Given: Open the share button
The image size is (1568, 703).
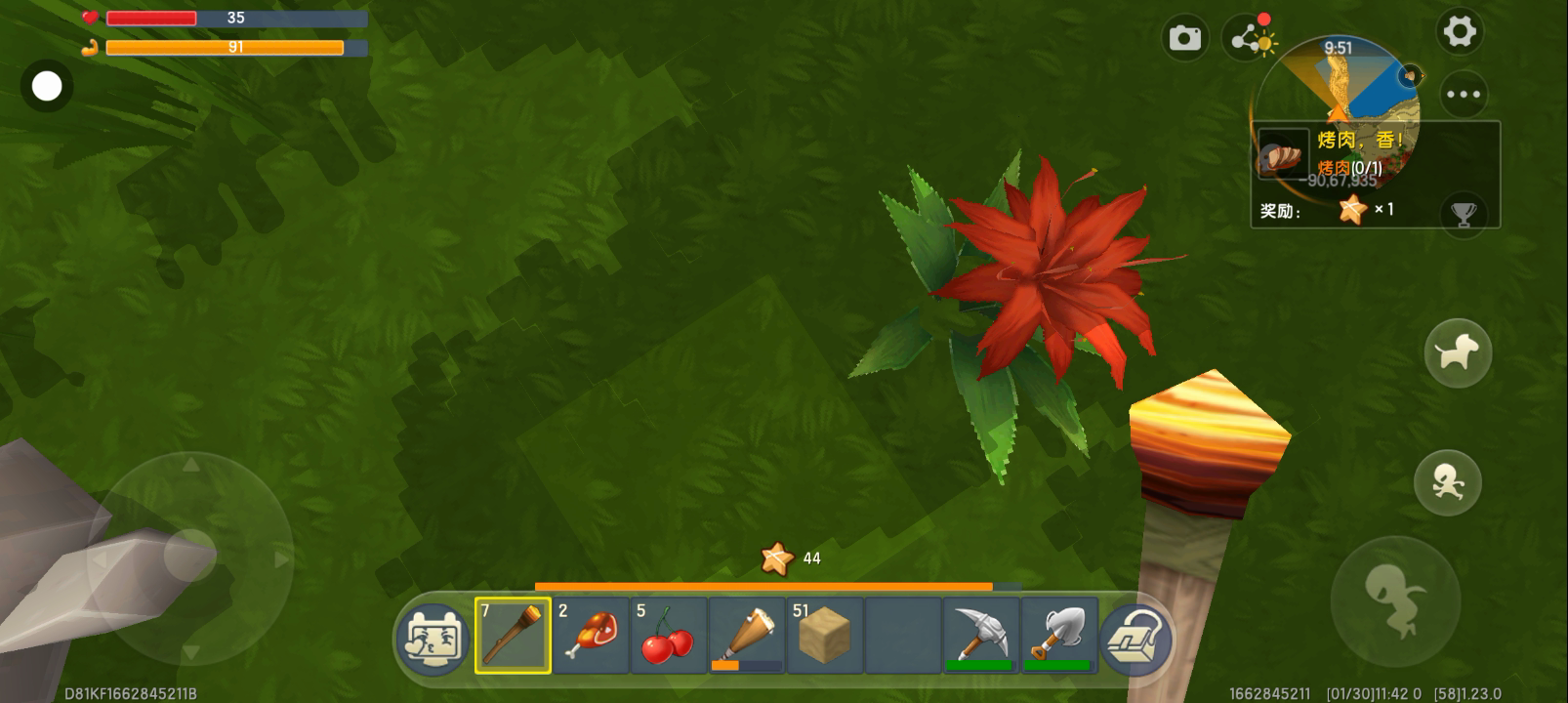Looking at the screenshot, I should [1248, 39].
